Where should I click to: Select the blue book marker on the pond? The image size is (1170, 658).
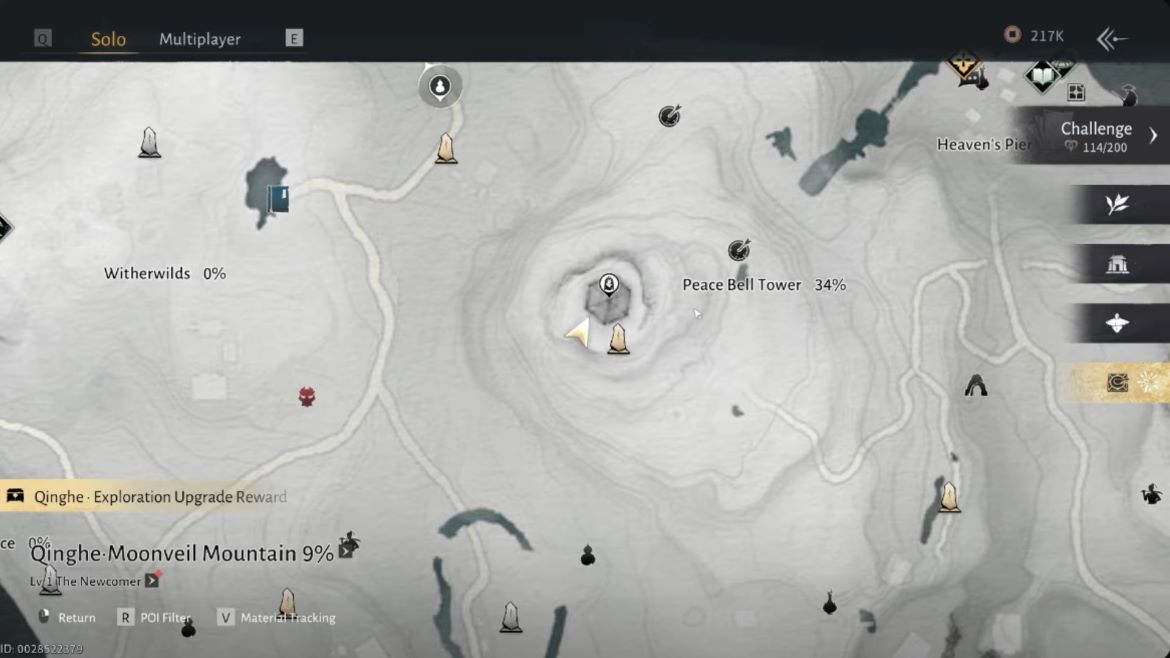tap(278, 198)
